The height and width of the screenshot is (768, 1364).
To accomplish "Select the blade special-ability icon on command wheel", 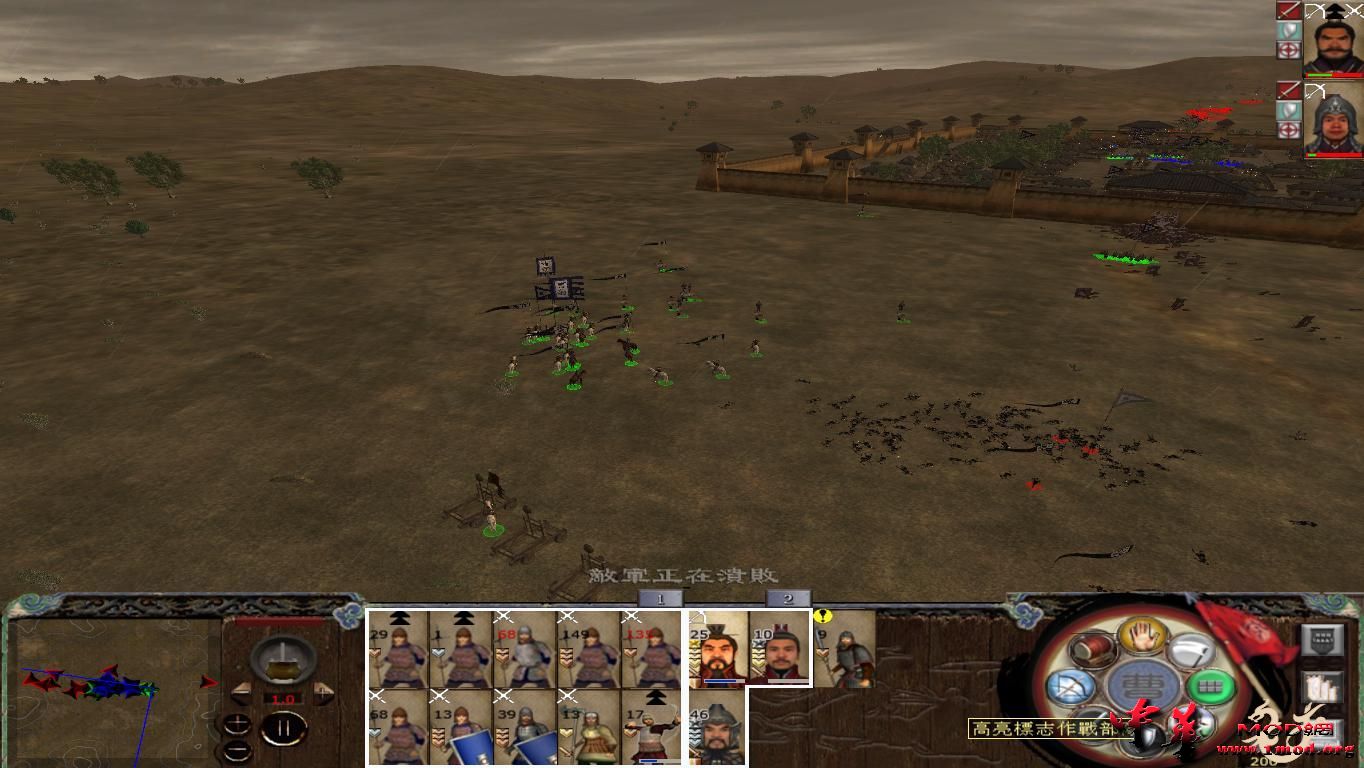I will [x=1191, y=650].
